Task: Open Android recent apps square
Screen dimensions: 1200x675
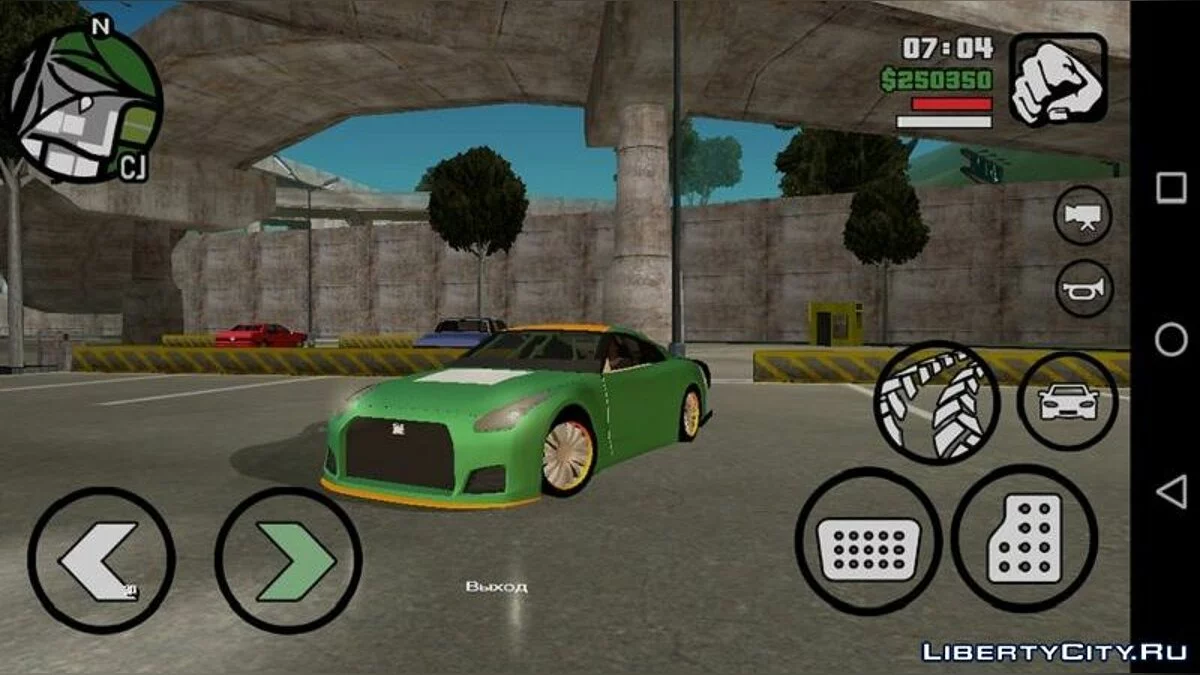Action: pyautogui.click(x=1170, y=188)
